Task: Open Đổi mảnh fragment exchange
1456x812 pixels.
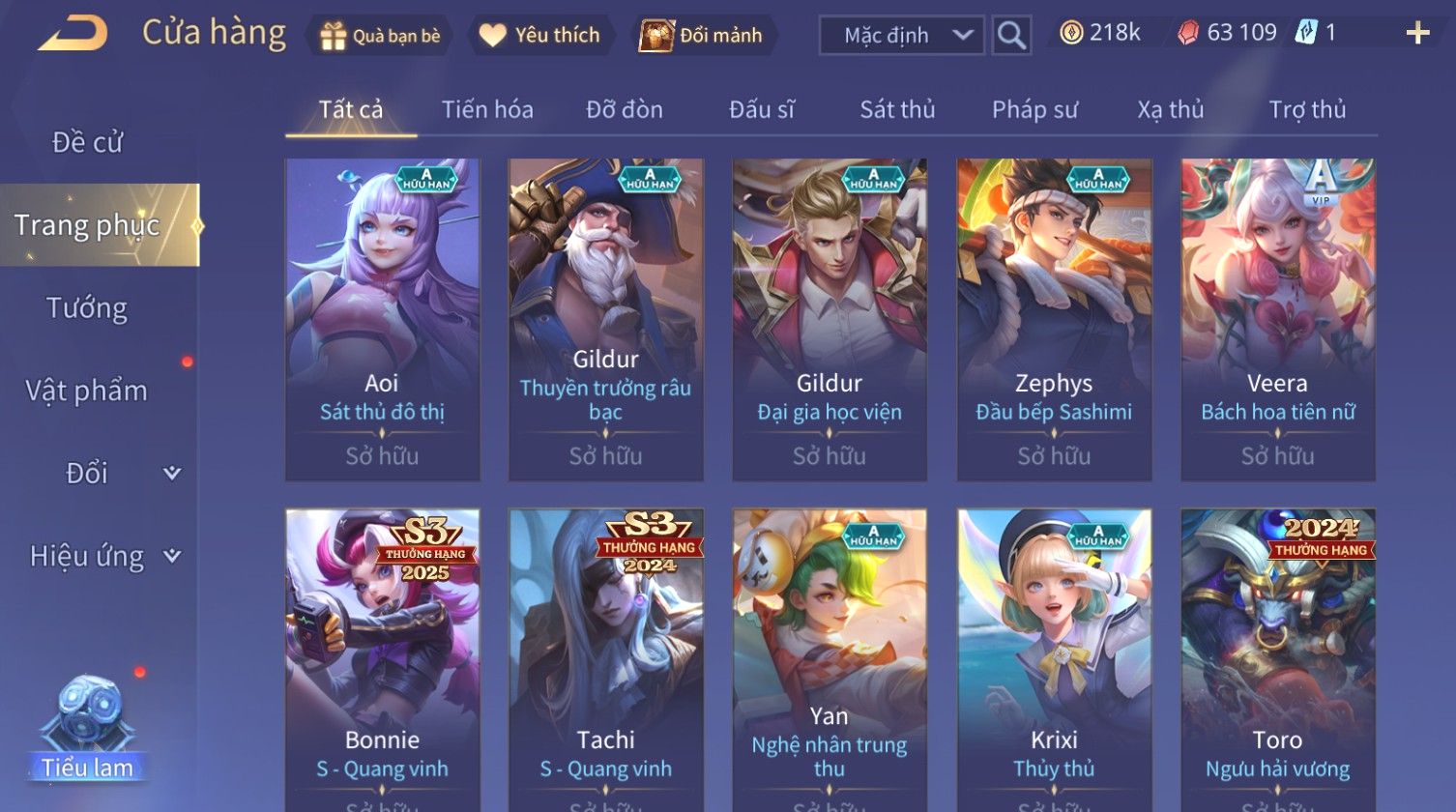Action: (x=703, y=36)
